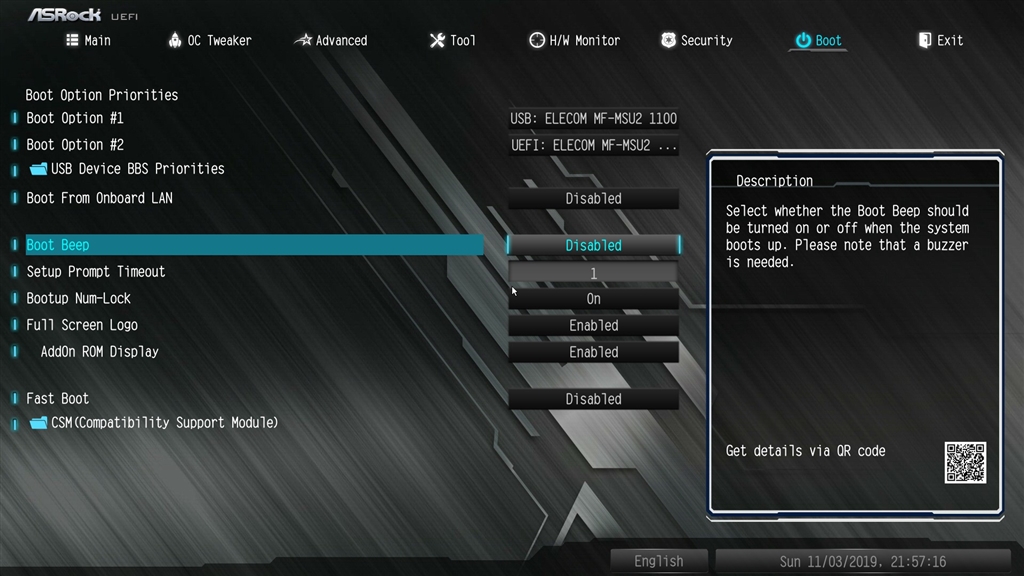Image resolution: width=1024 pixels, height=576 pixels.
Task: Toggle the Fast Boot Disabled value
Action: [593, 400]
